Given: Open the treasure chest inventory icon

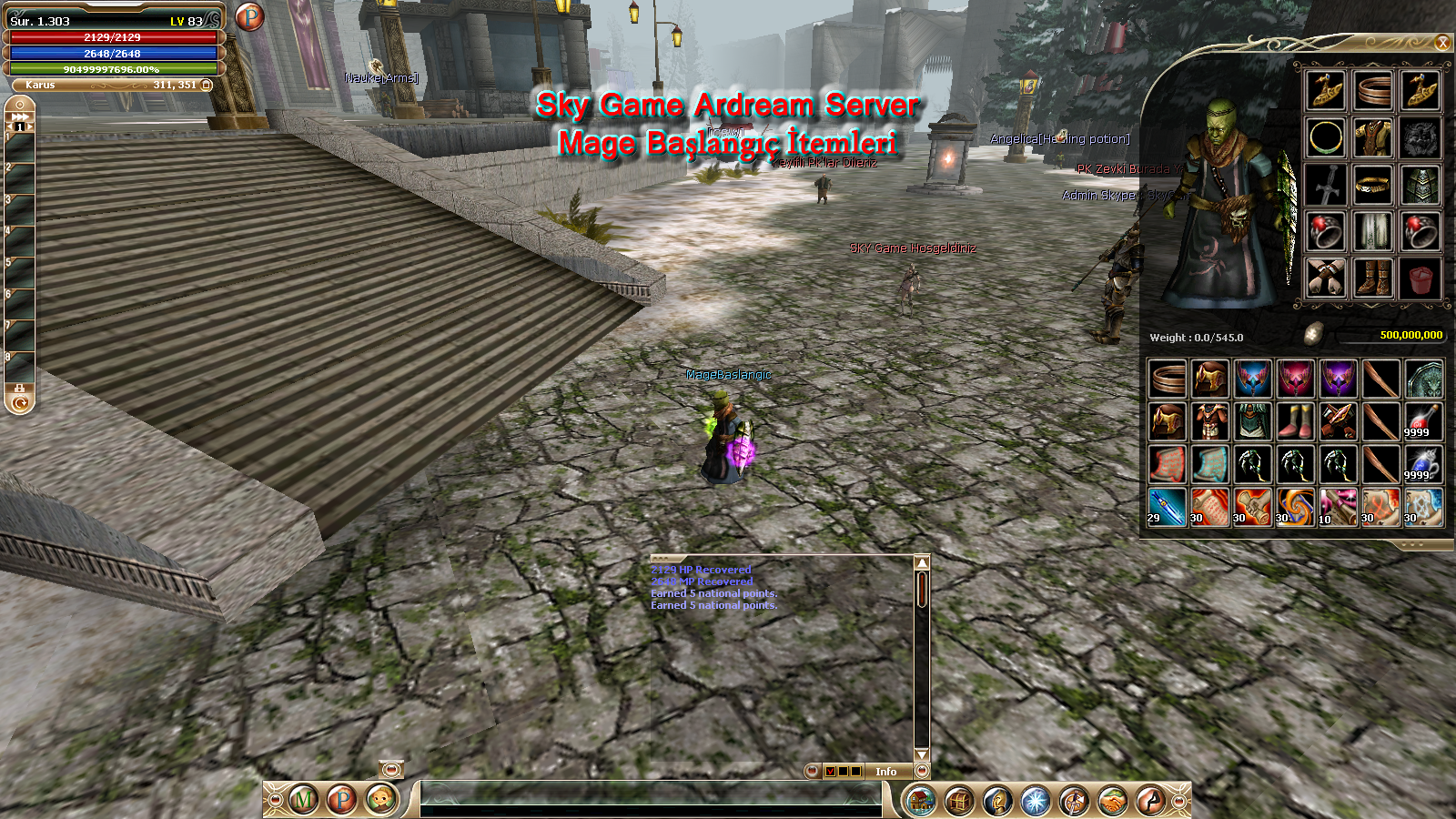Looking at the screenshot, I should 959,801.
